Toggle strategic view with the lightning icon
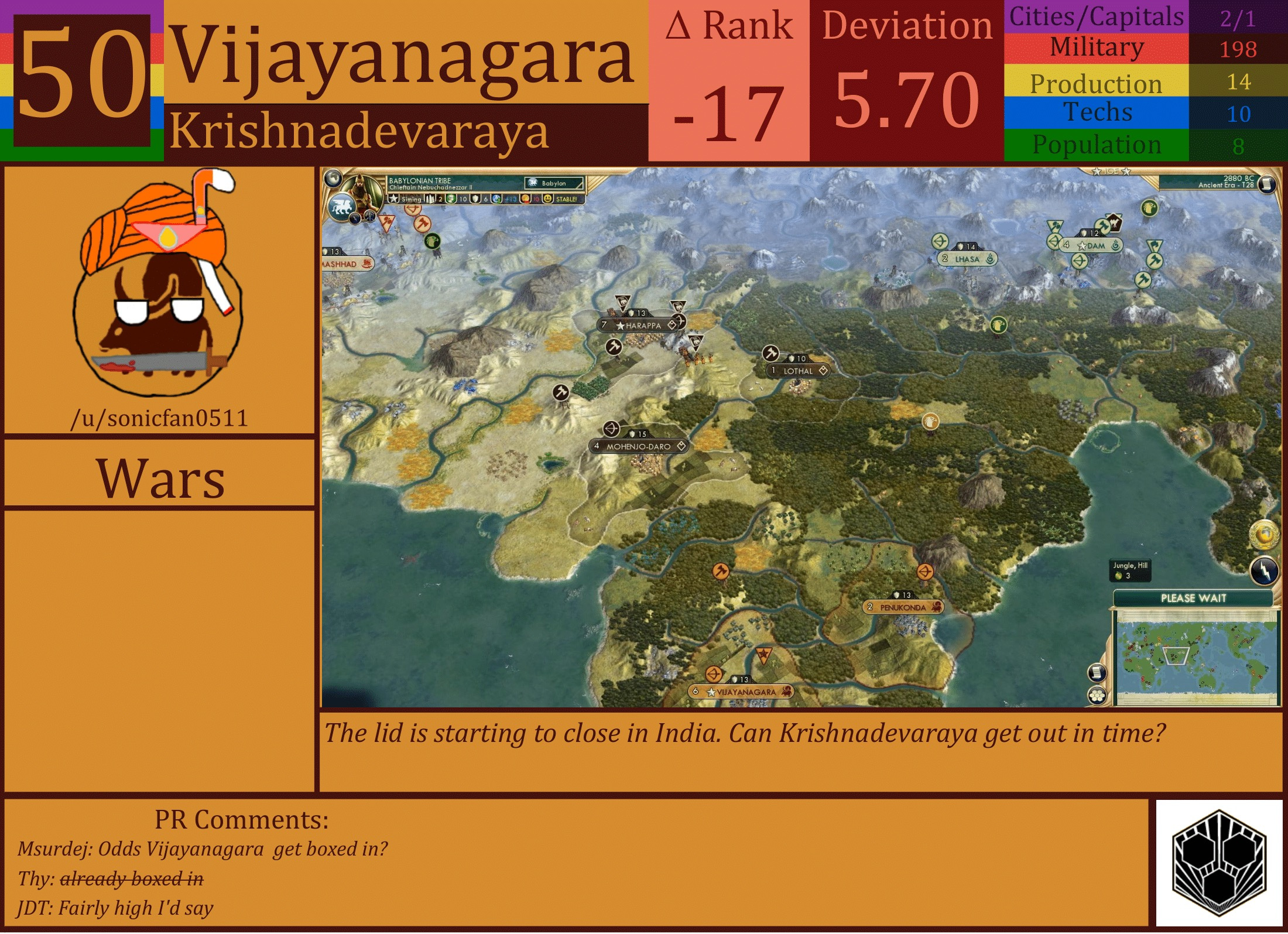Viewport: 1288px width, 934px height. [x=1264, y=570]
